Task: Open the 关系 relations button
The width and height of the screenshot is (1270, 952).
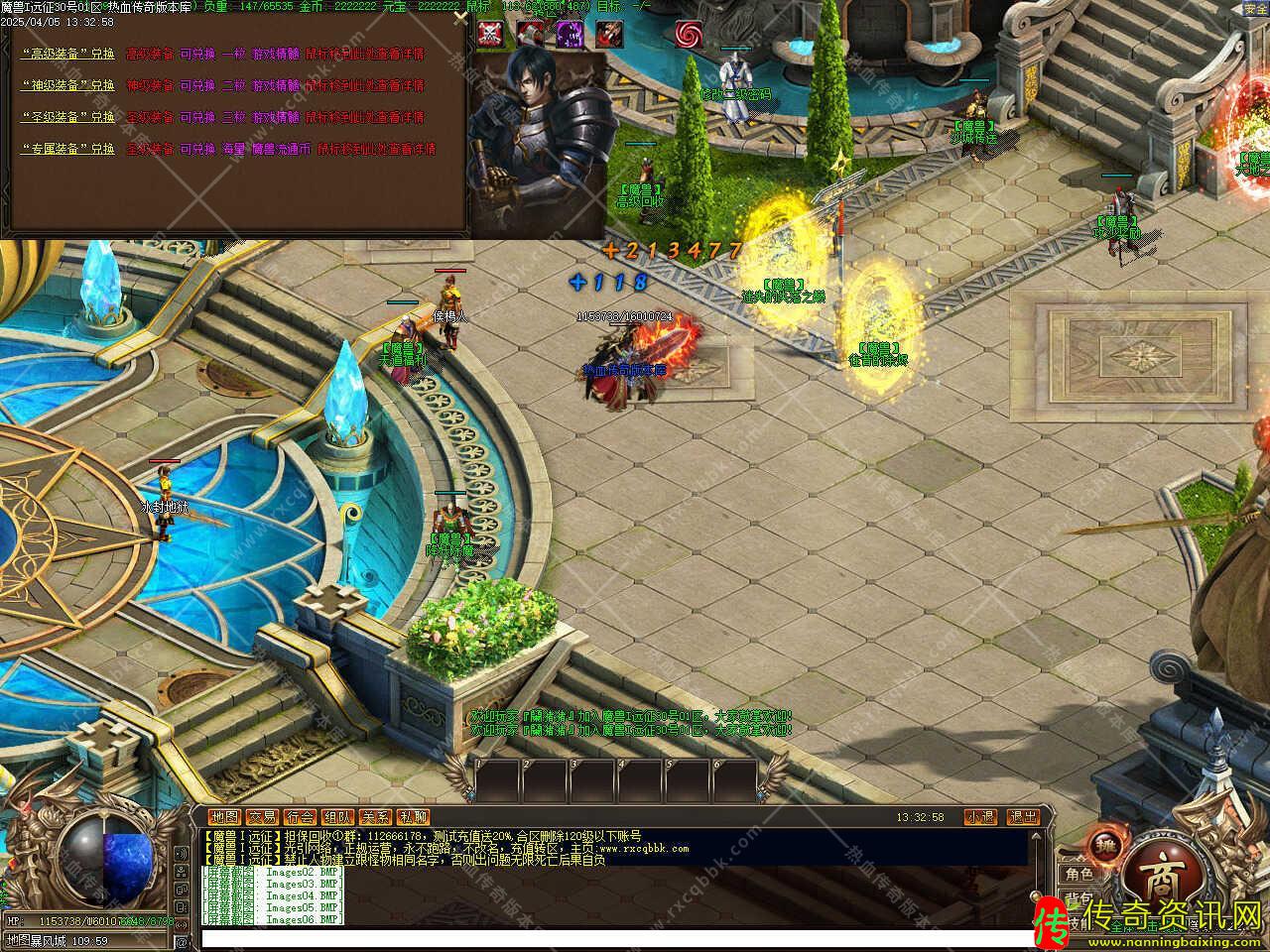Action: [375, 817]
